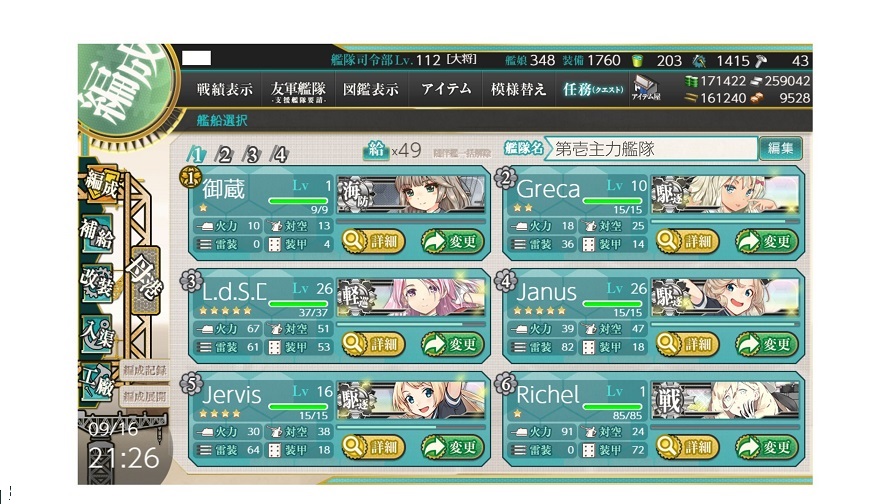This screenshot has height=504, width=896.
Task: Show the 図鑑表示 encyclopedia
Action: point(371,89)
